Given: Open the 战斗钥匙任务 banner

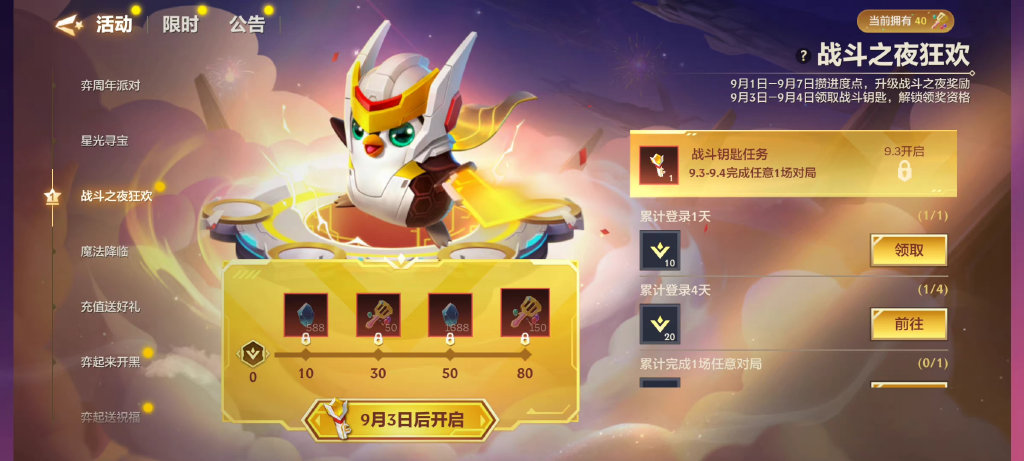Looking at the screenshot, I should click(x=792, y=163).
